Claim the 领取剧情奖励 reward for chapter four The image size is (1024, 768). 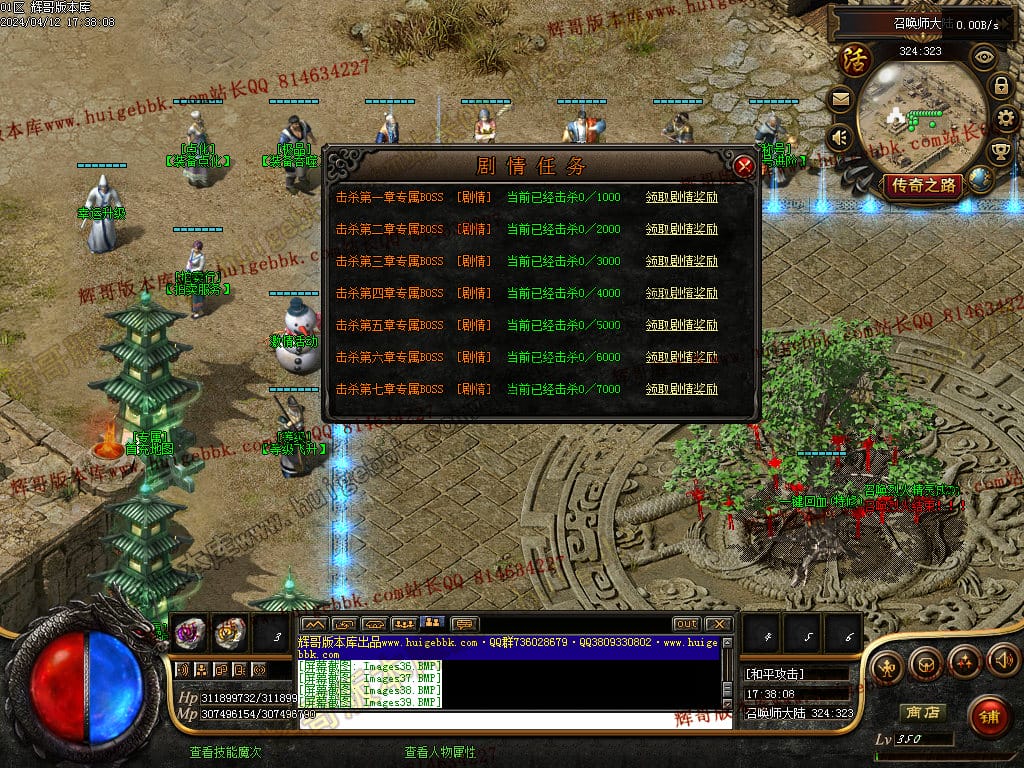[x=681, y=293]
